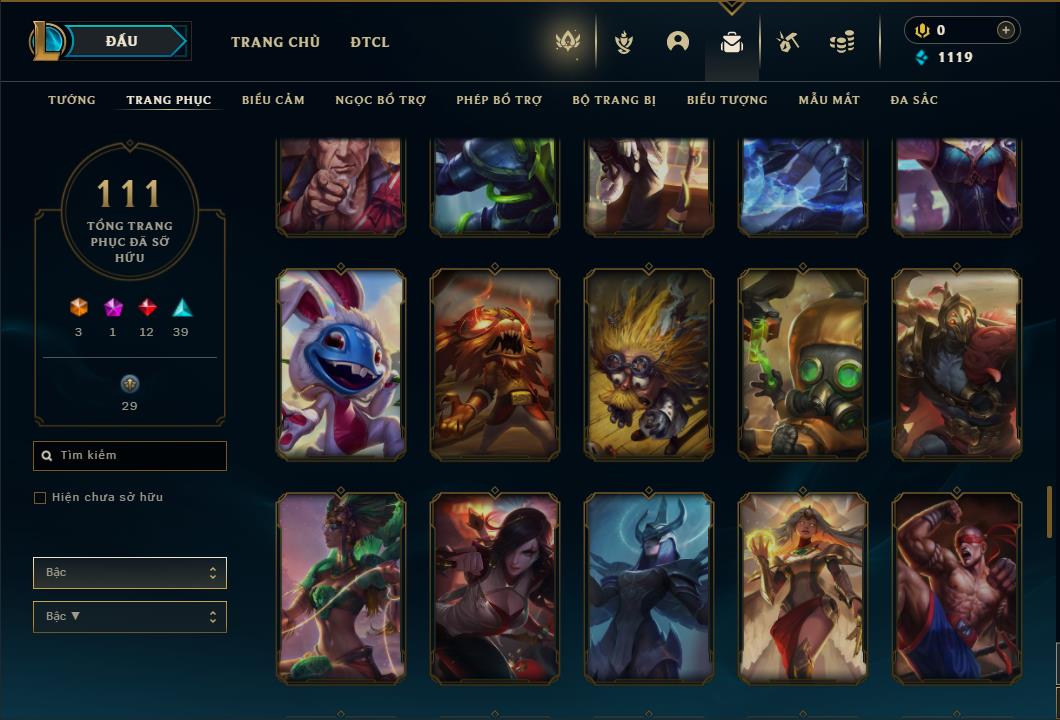Image resolution: width=1060 pixels, height=720 pixels.
Task: Click the ĐẤU play button
Action: (x=122, y=41)
